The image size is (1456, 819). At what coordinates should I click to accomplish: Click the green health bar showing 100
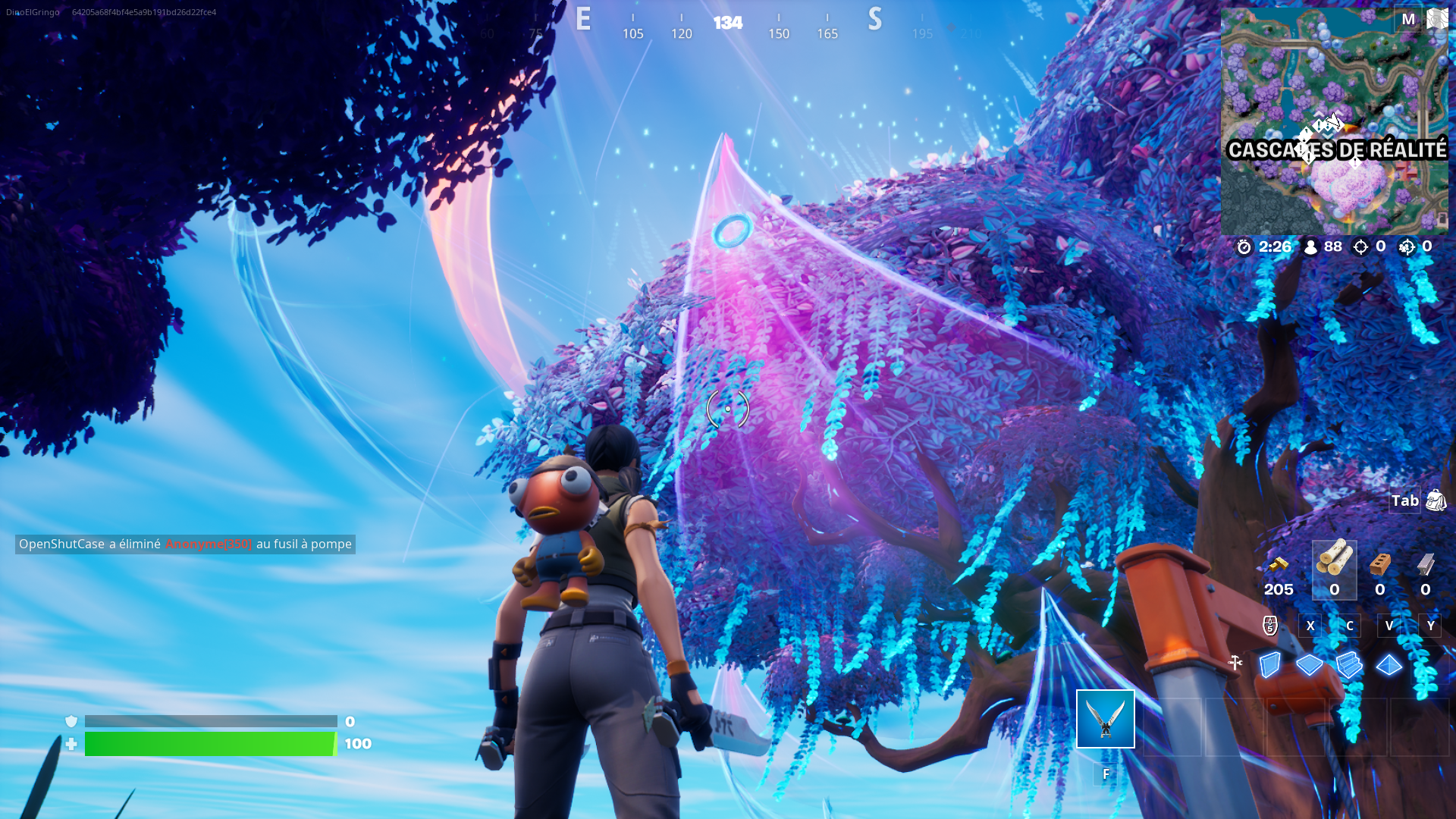pyautogui.click(x=209, y=745)
